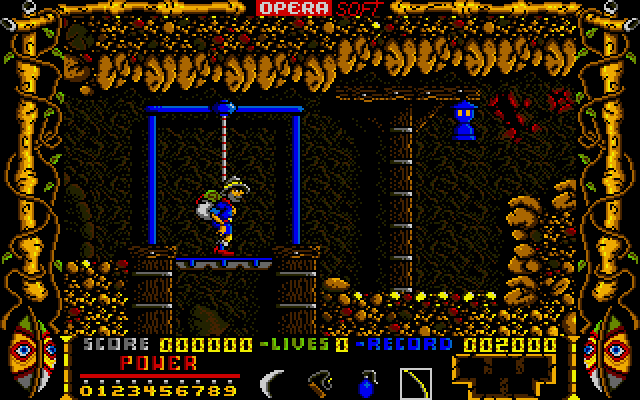Choose the throwing knife weapon icon
This screenshot has width=640, height=400.
[320, 381]
